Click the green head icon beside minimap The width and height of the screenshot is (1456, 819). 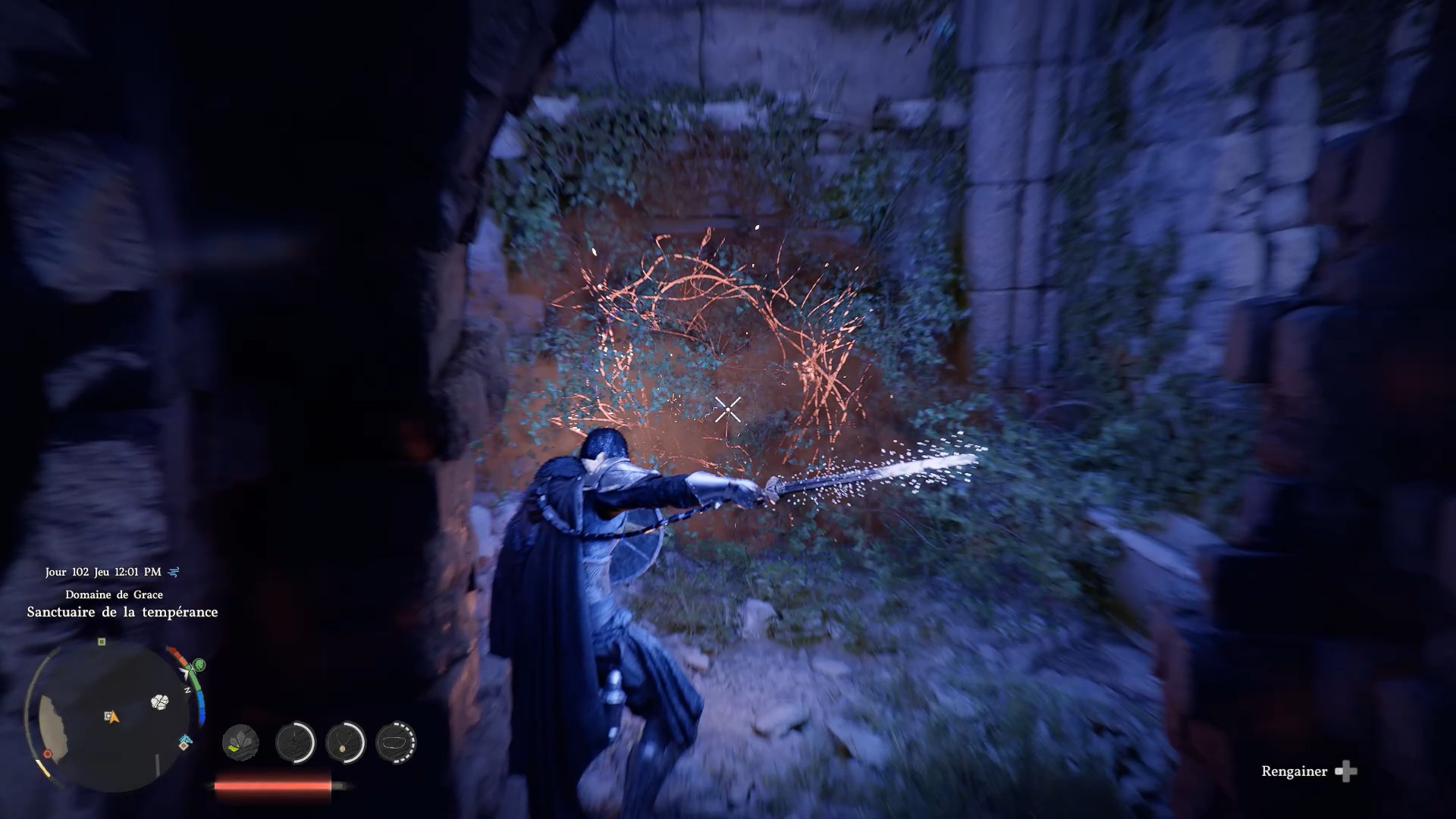199,665
